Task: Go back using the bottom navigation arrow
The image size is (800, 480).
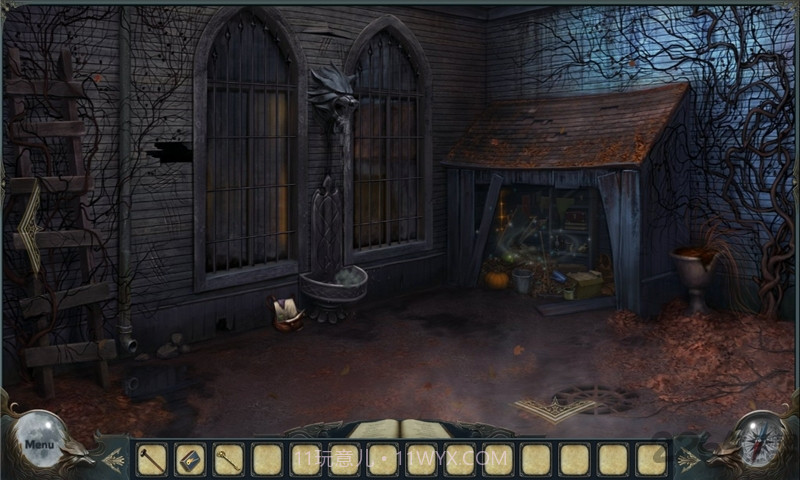Action: pos(543,408)
